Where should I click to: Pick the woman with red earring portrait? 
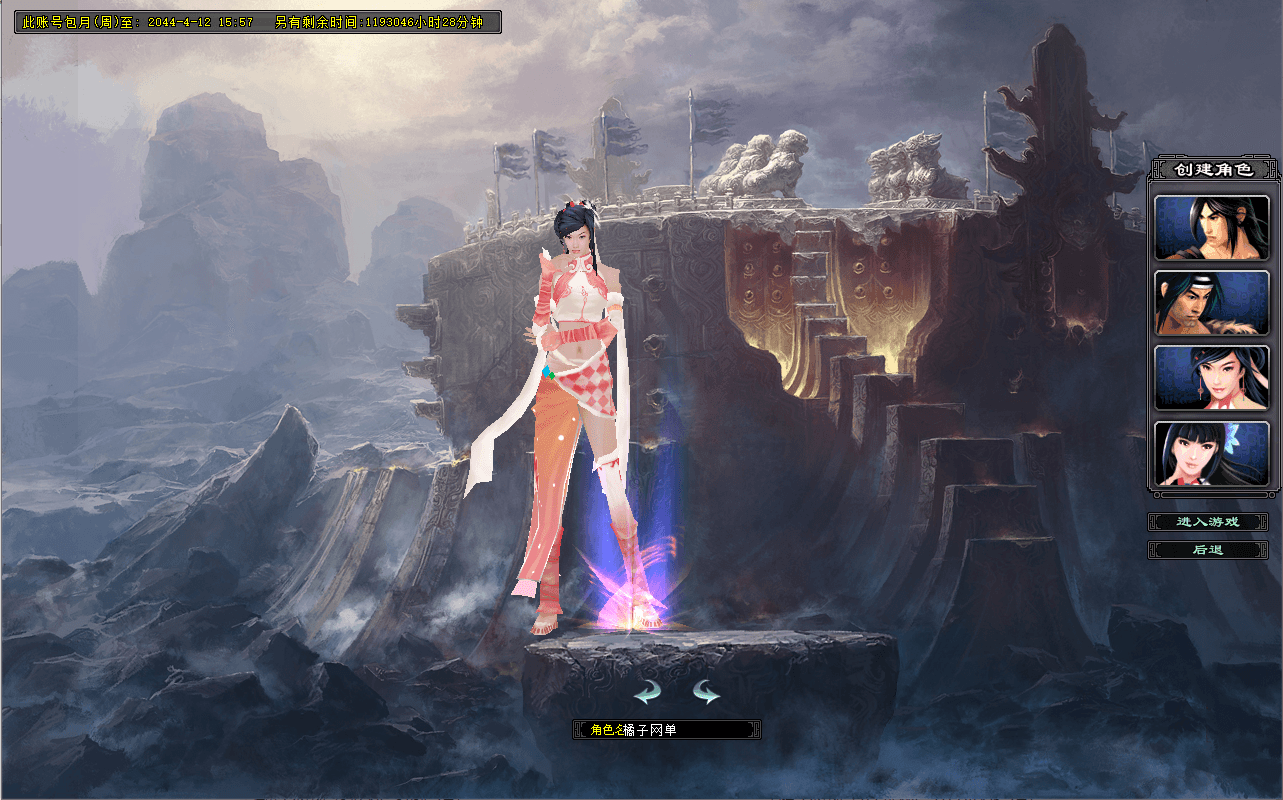[1212, 378]
